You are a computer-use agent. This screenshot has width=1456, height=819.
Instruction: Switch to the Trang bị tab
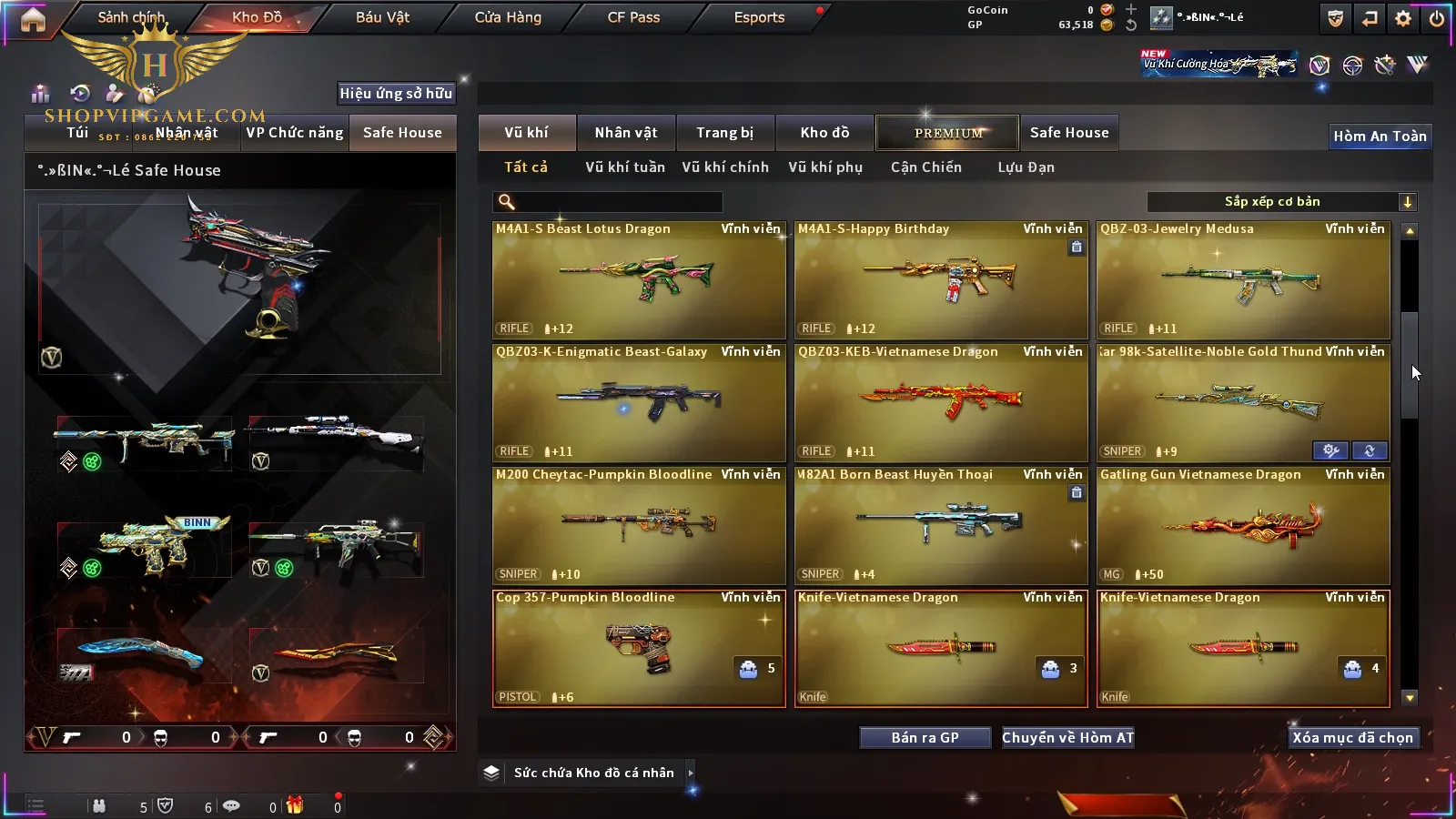pyautogui.click(x=724, y=133)
